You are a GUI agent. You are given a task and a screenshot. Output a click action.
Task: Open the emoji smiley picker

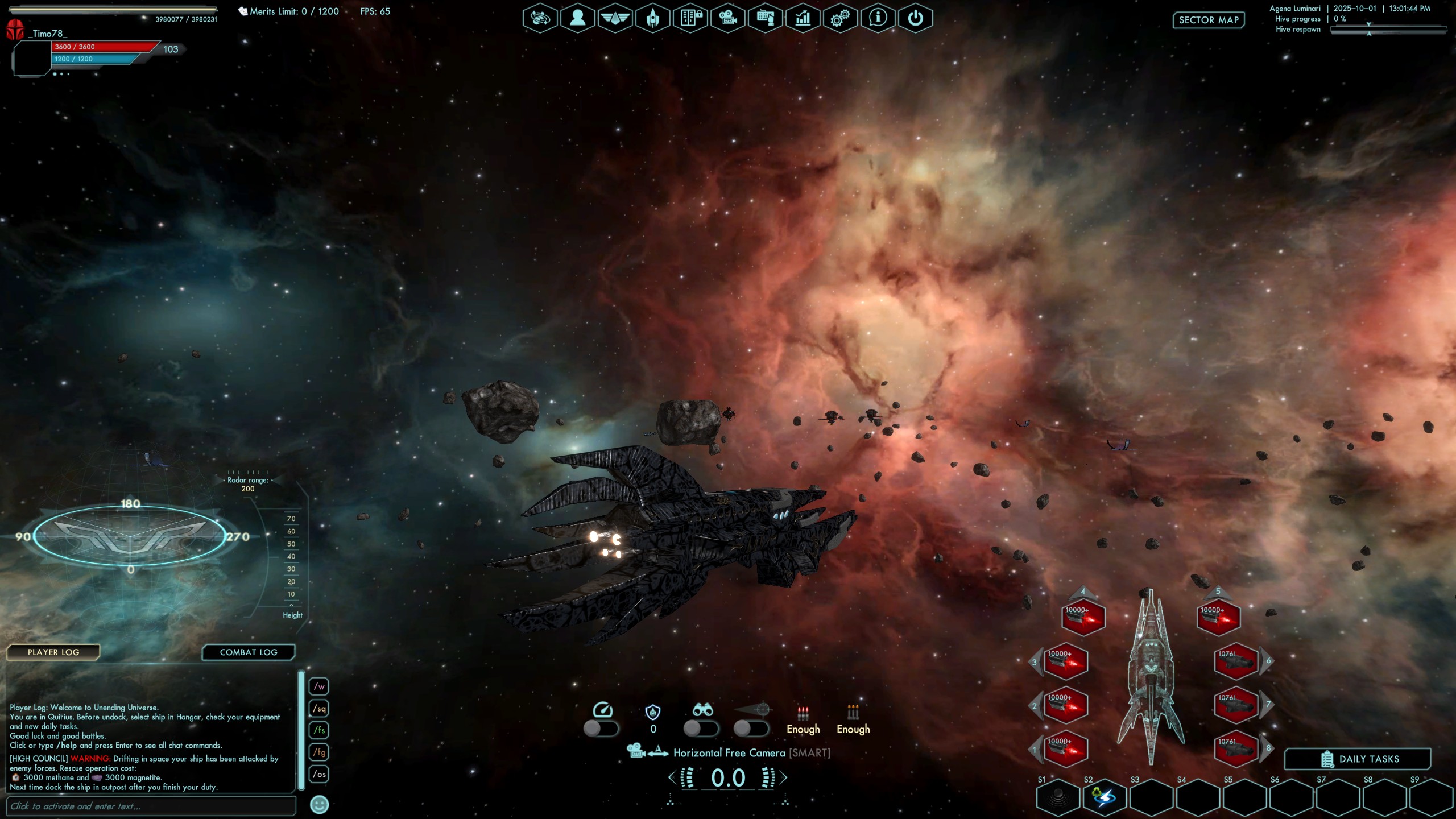(x=320, y=805)
